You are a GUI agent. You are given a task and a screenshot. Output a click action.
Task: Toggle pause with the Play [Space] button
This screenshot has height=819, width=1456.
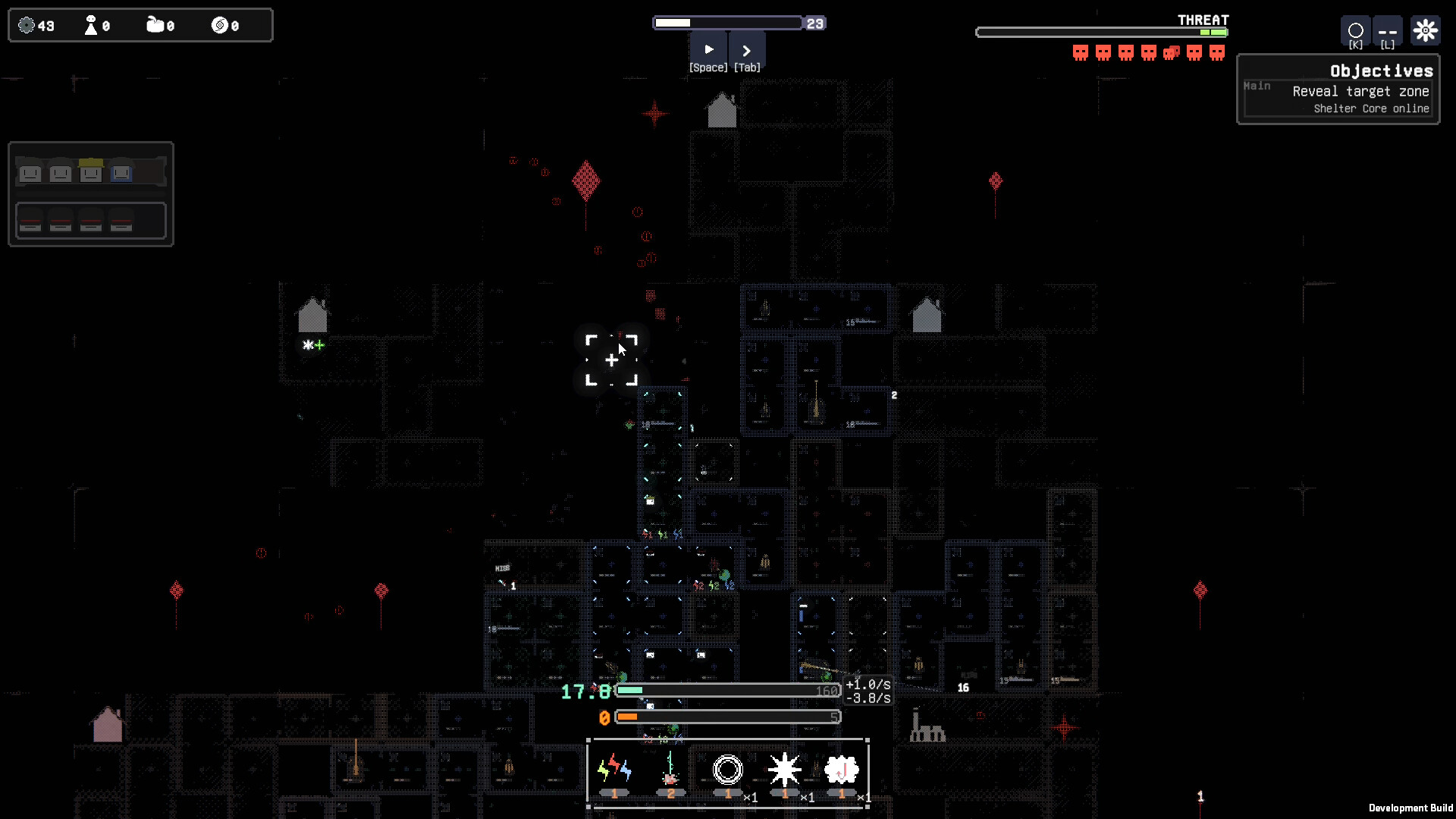[x=708, y=49]
